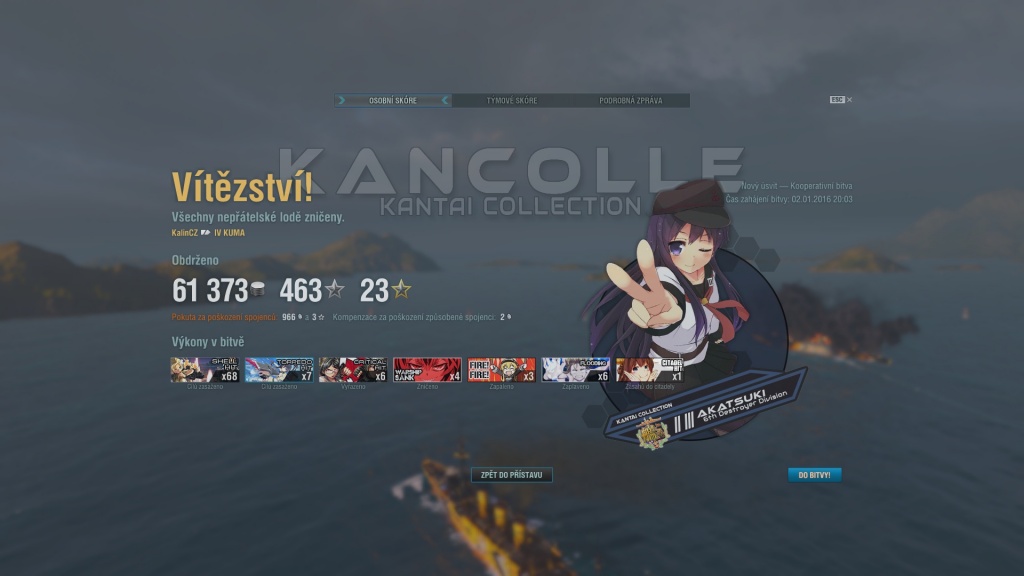Check the Citadel Hit x1 ribbon
This screenshot has width=1024, height=576.
[649, 370]
